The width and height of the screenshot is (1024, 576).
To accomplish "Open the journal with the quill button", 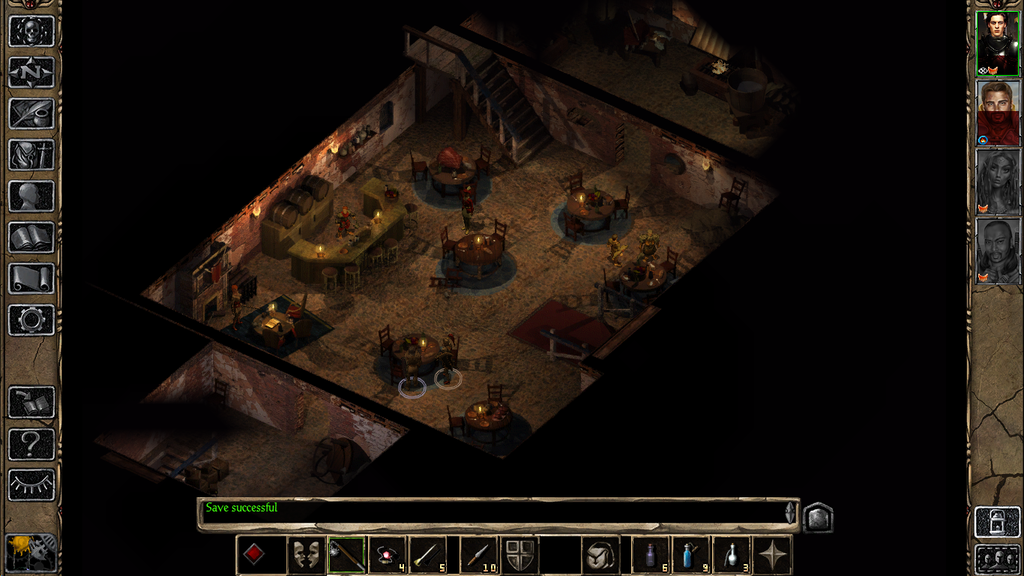I will pos(31,113).
